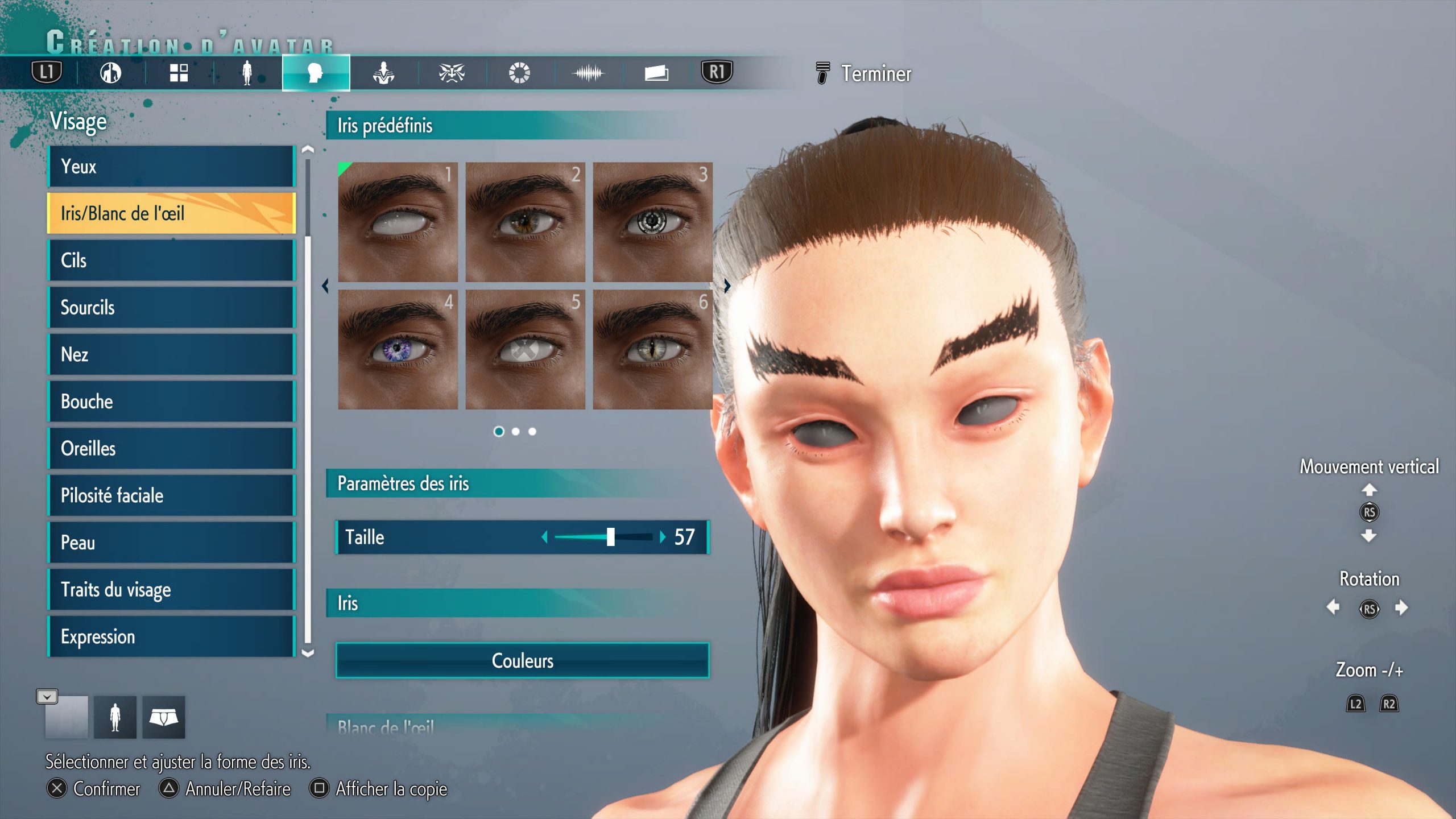Choose iris preset 2 with brown eye
The width and height of the screenshot is (1456, 819).
pyautogui.click(x=525, y=222)
